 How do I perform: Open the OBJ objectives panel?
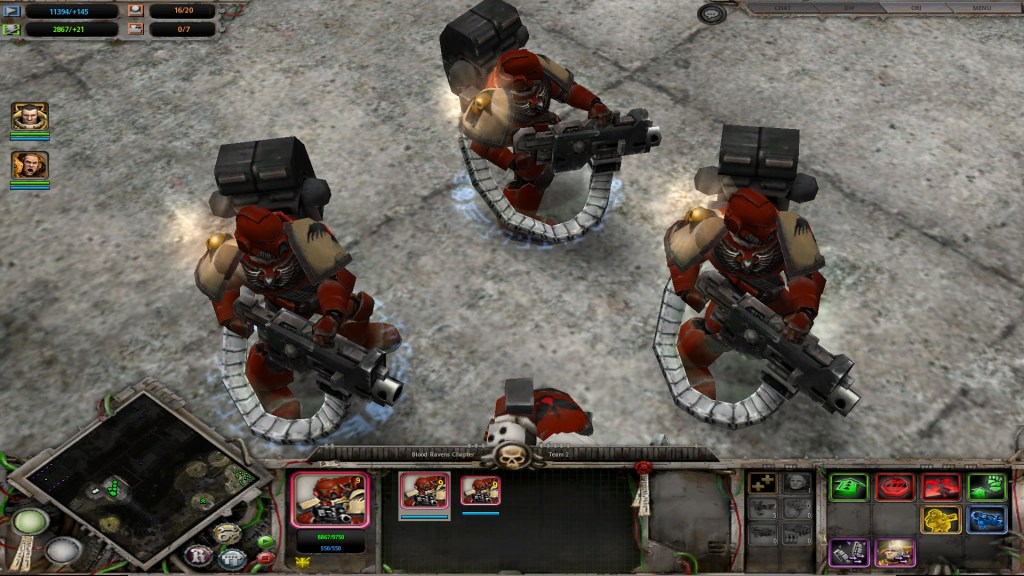(916, 8)
